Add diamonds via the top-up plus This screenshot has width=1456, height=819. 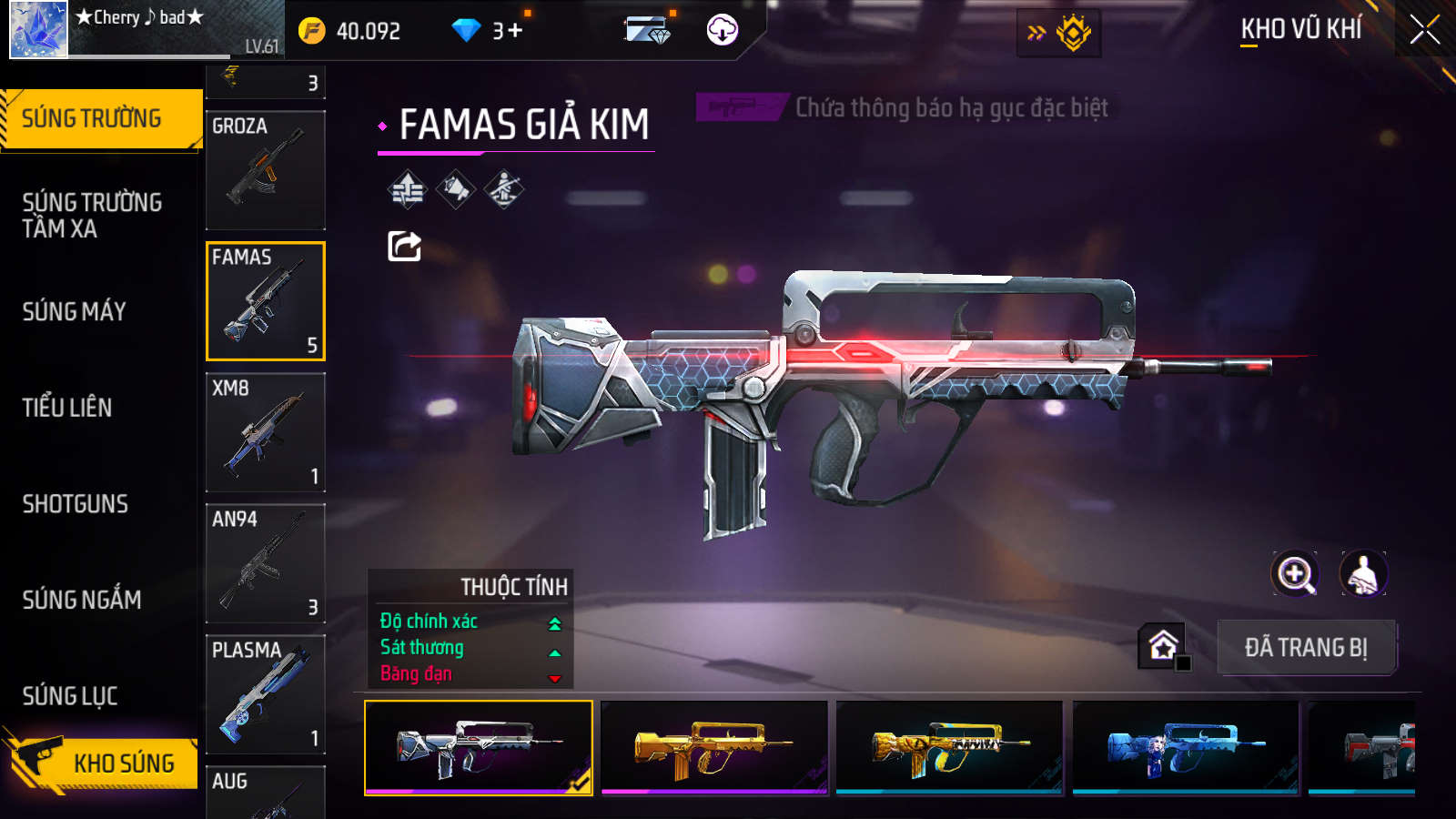(515, 31)
